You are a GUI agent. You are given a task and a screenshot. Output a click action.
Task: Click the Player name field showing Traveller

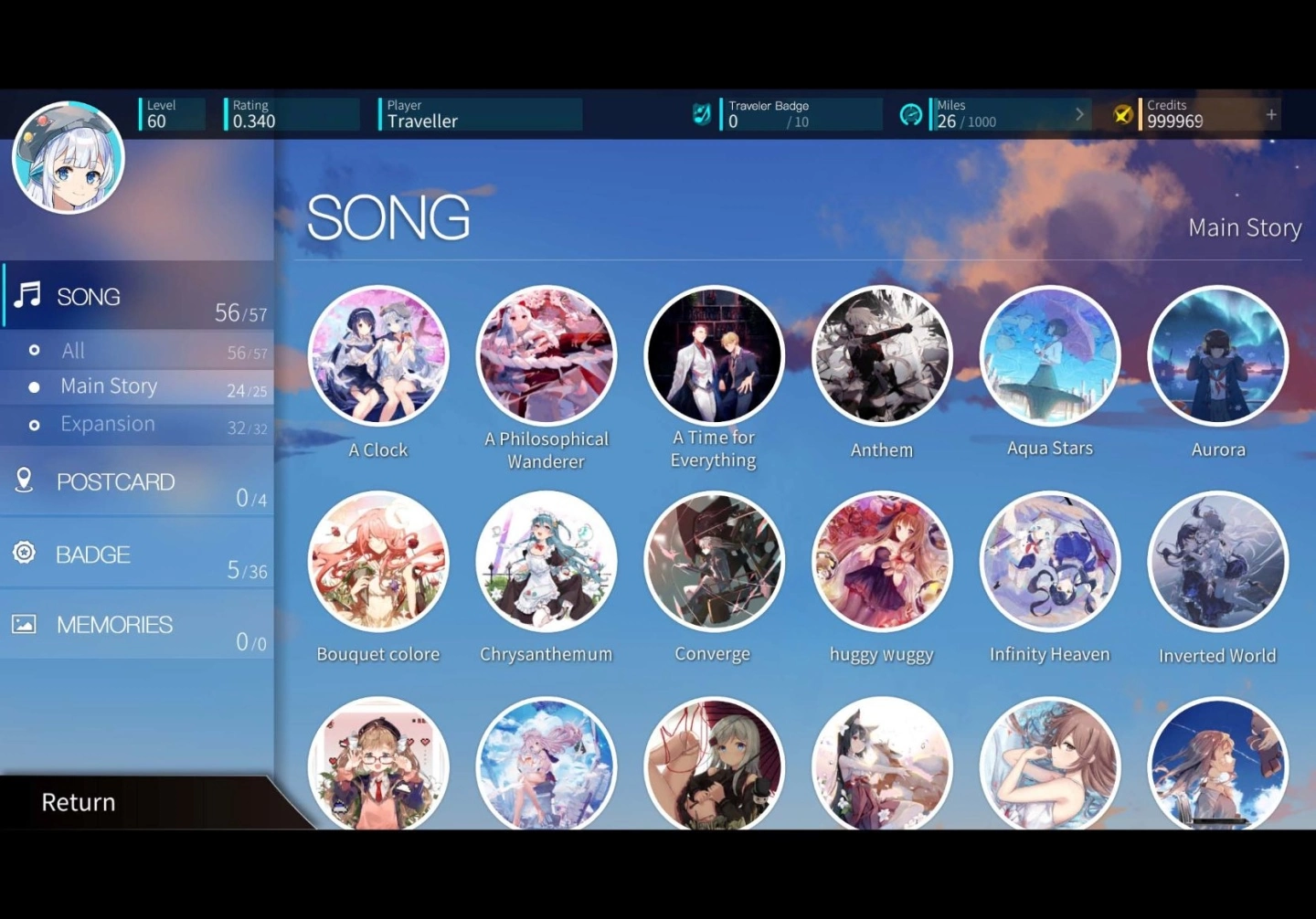point(477,114)
